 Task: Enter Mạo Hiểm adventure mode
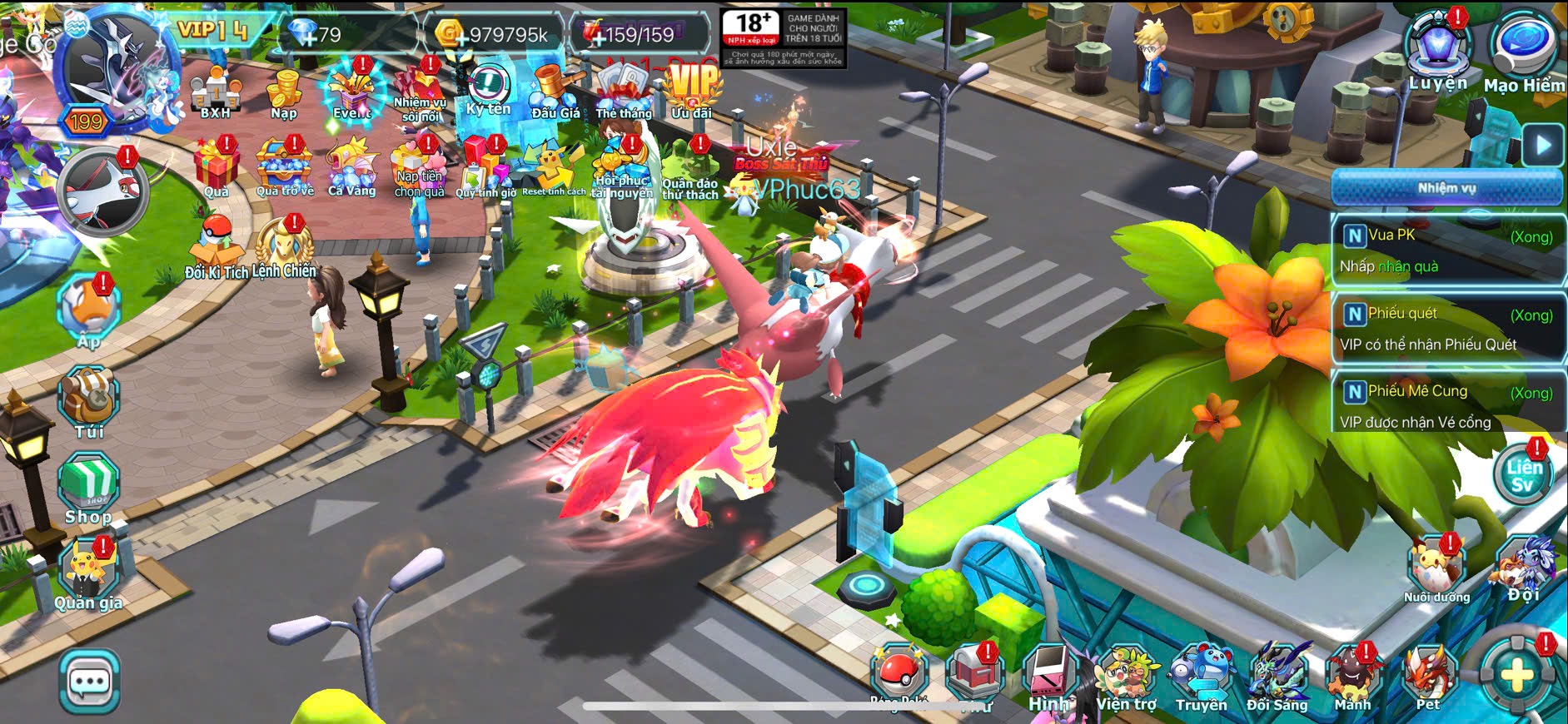[1523, 50]
